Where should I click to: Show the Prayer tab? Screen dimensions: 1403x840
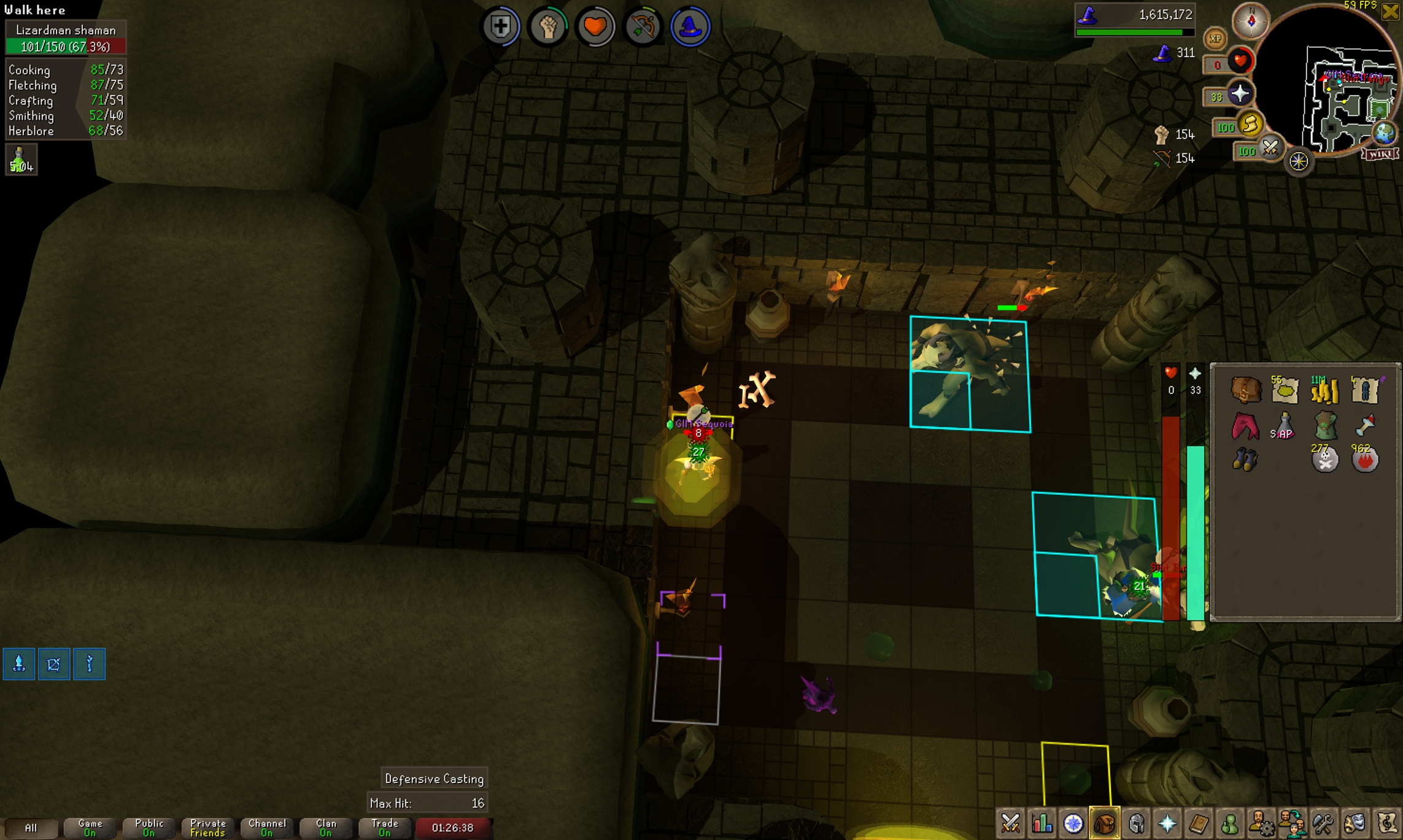(1167, 823)
